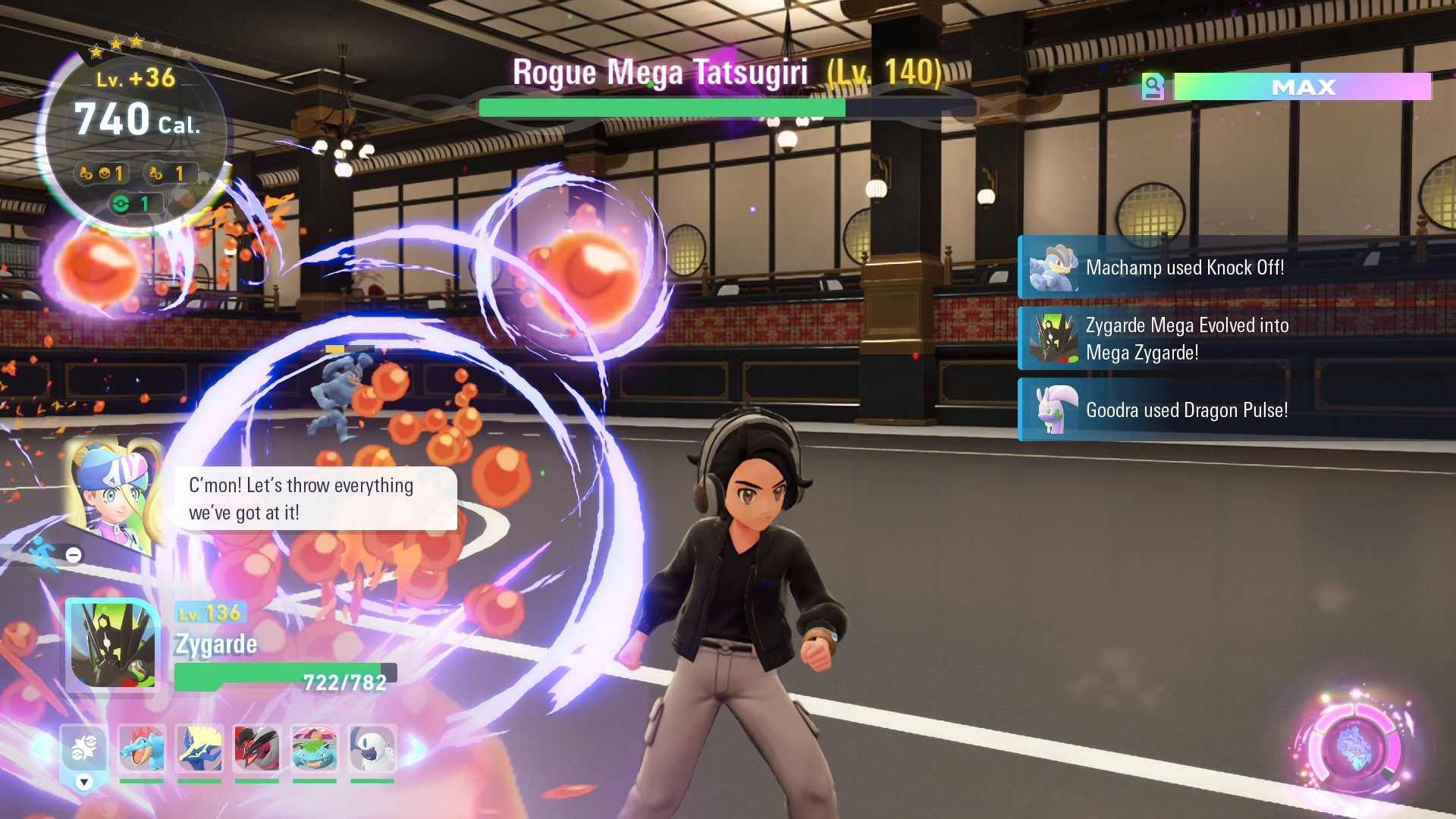The height and width of the screenshot is (819, 1456).
Task: Click the magnifier icon beside the MAX gauge
Action: pos(1153,86)
